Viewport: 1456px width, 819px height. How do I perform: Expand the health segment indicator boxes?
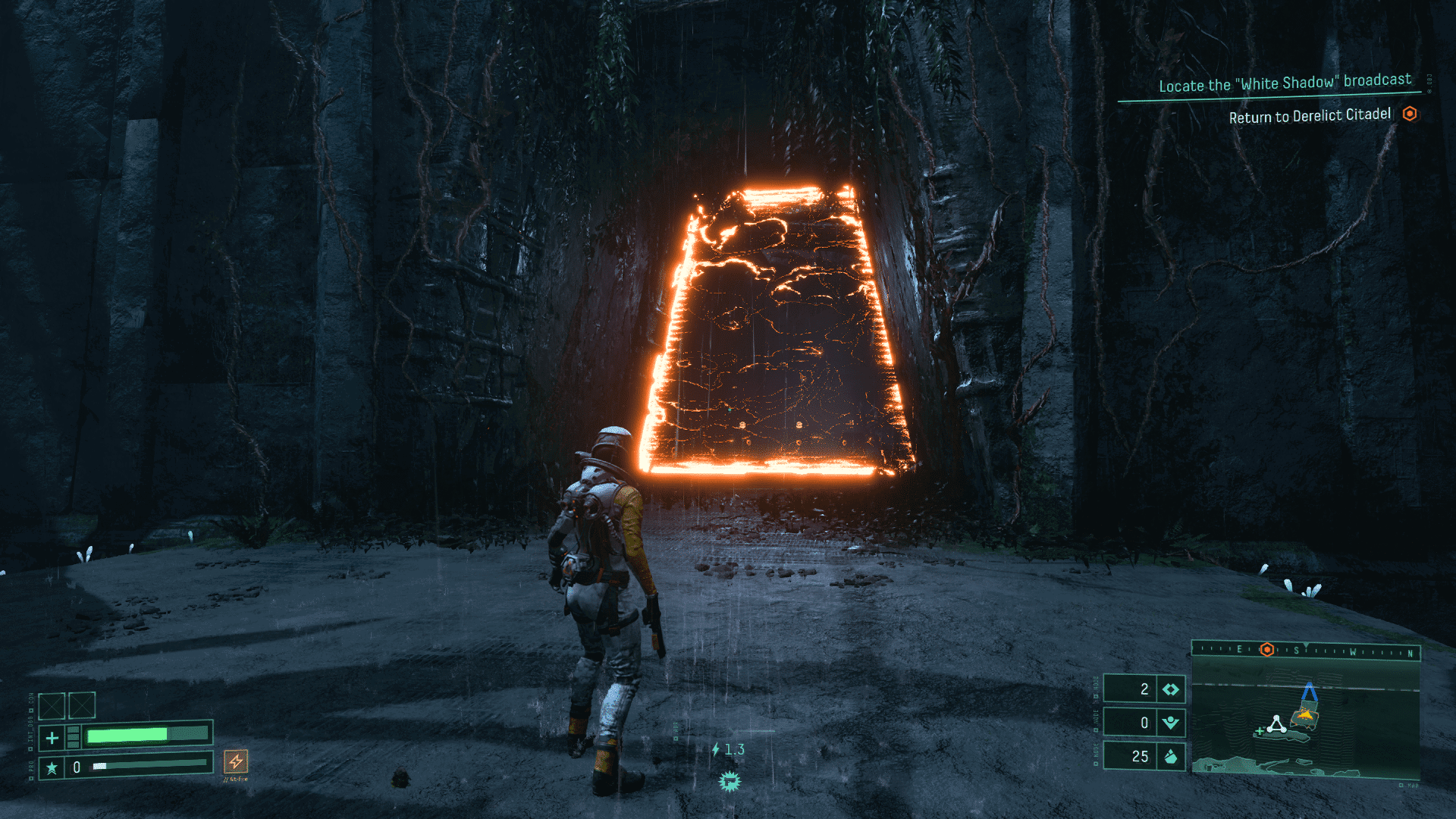73,737
